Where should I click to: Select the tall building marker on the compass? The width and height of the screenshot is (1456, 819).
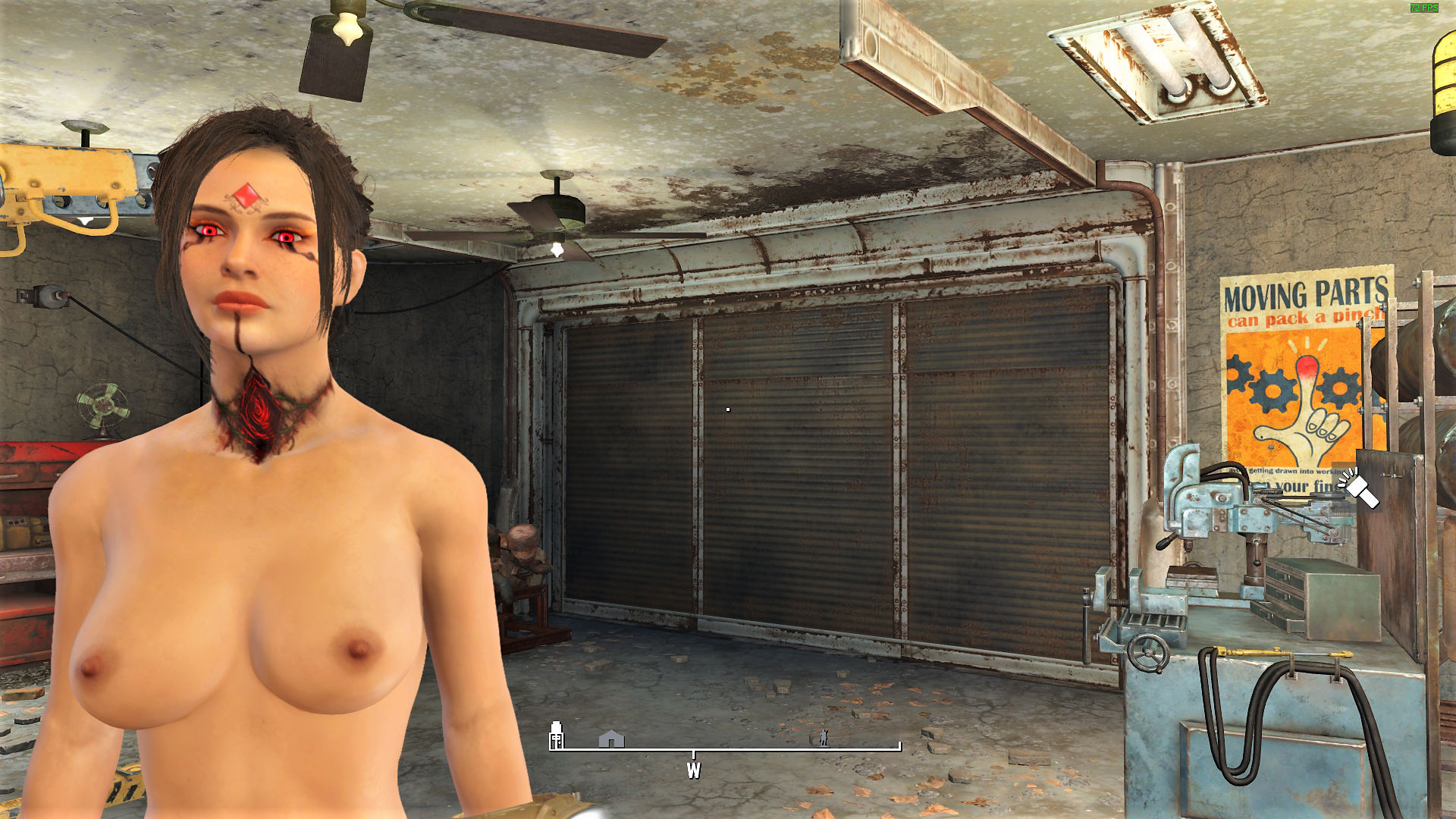click(557, 735)
